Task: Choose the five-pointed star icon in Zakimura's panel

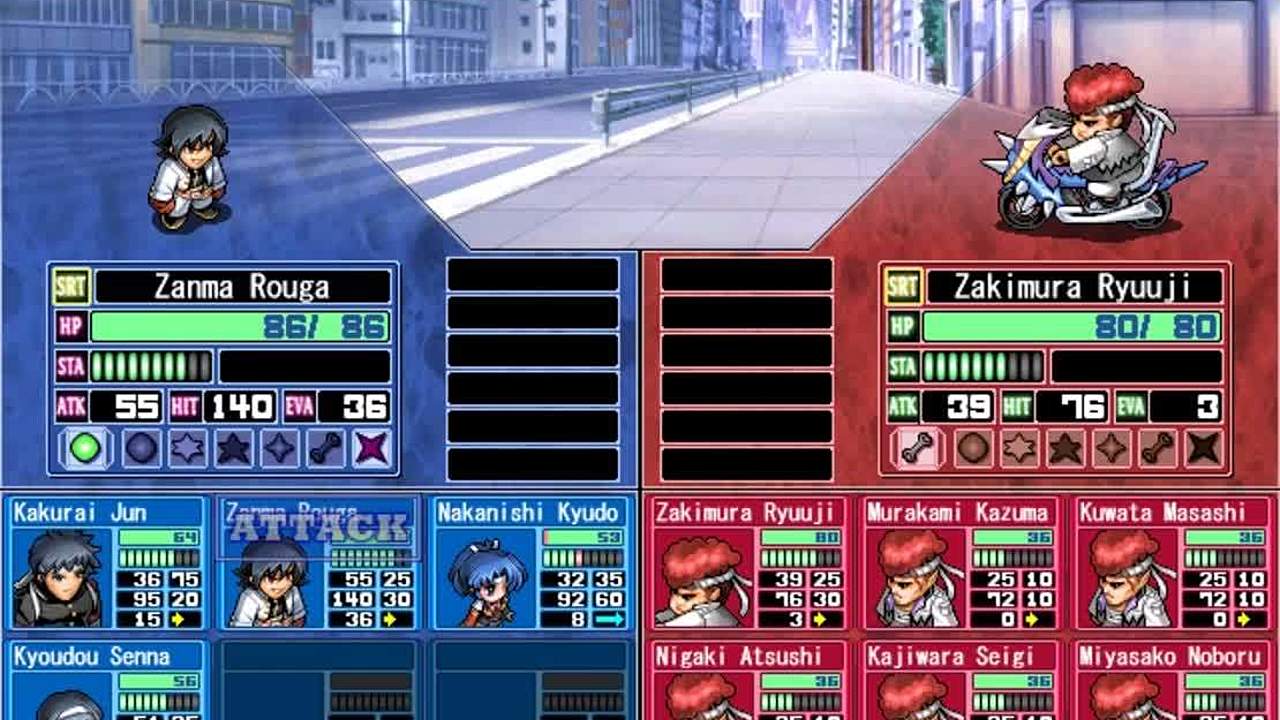Action: tap(1065, 448)
